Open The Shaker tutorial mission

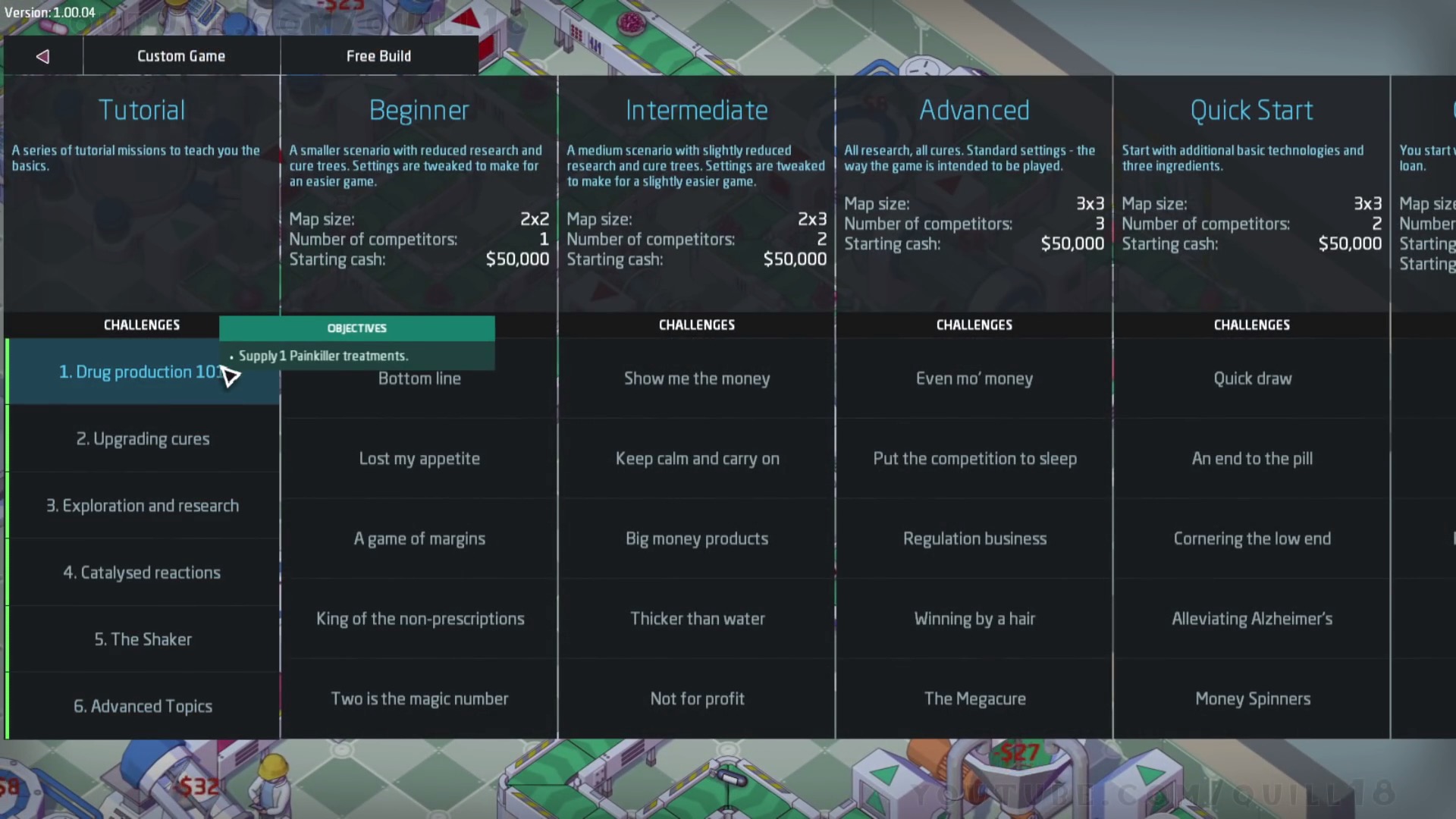click(143, 639)
